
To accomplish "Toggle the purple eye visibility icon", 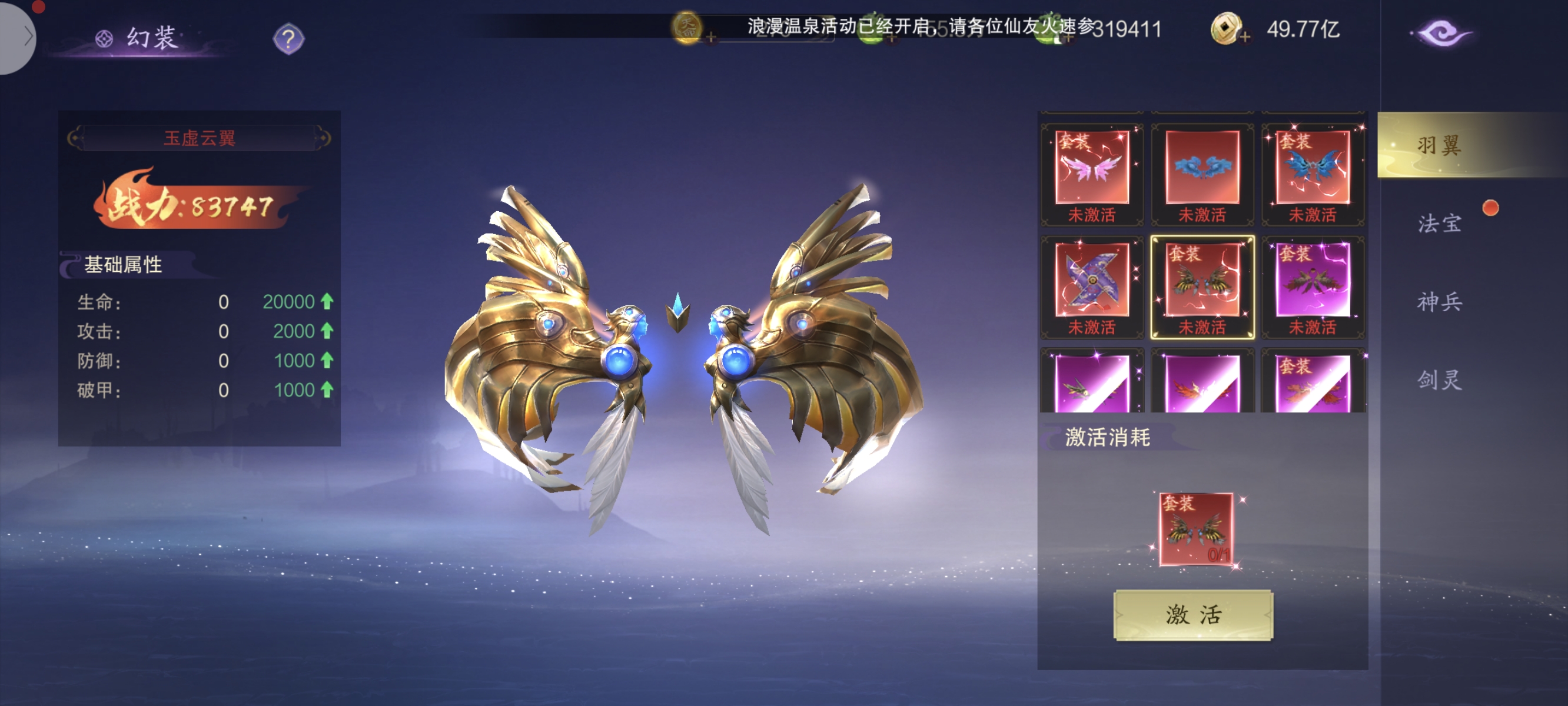I will [1441, 34].
